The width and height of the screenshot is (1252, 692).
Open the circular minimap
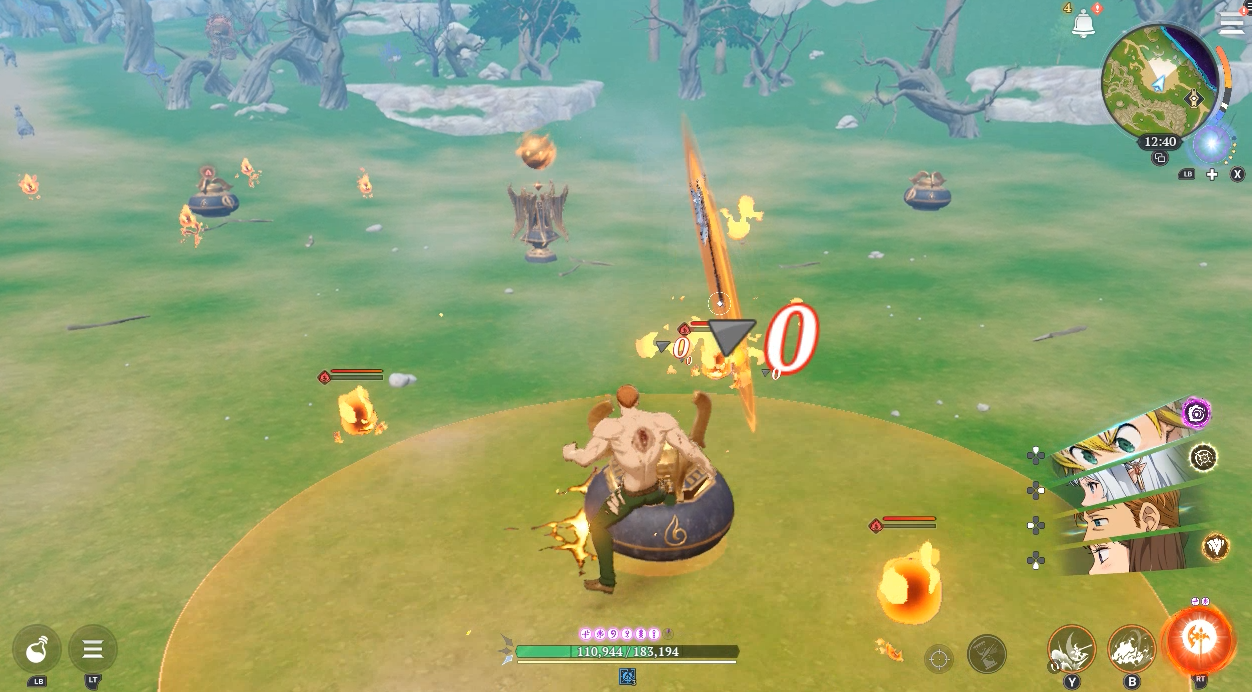coord(1158,81)
